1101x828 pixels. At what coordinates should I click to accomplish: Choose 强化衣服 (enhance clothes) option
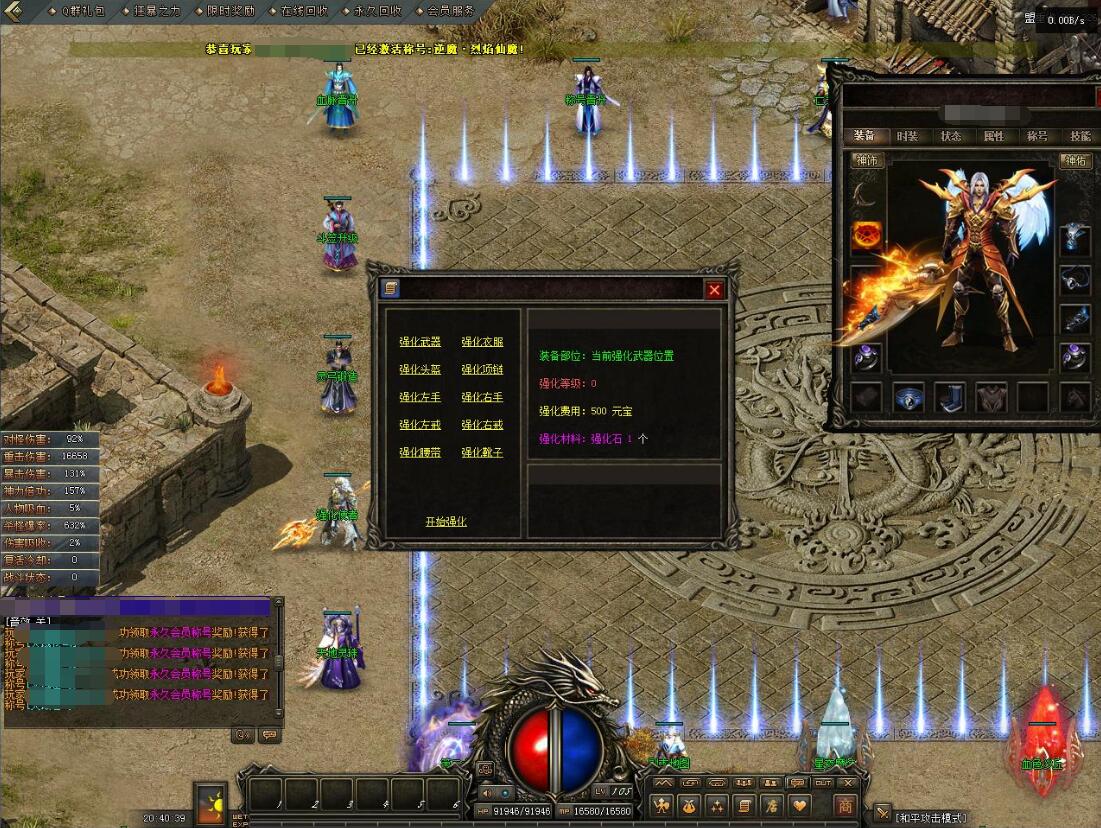[482, 342]
